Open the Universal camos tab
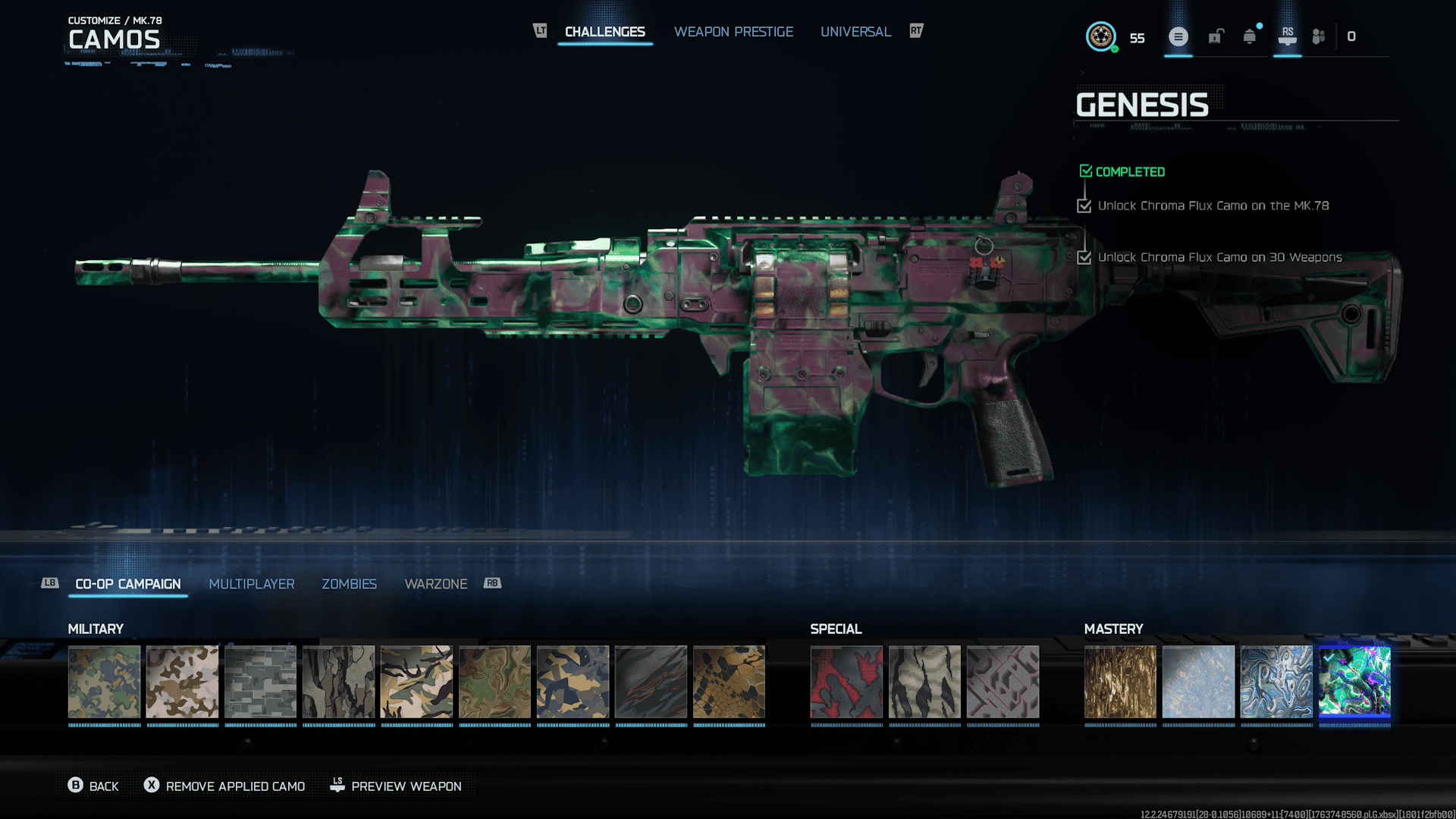The height and width of the screenshot is (819, 1456). pos(855,32)
